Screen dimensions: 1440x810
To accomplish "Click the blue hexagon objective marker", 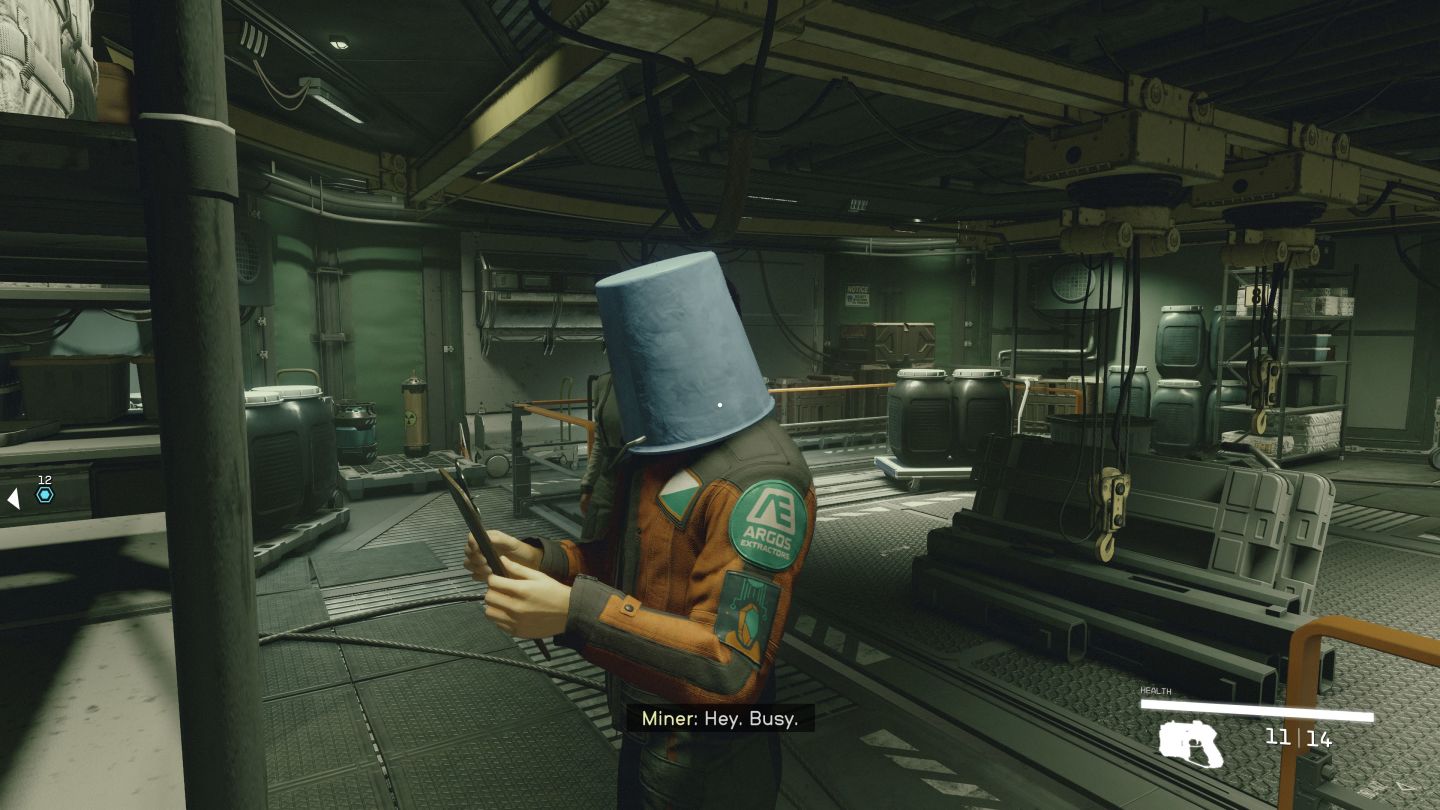I will 44,495.
